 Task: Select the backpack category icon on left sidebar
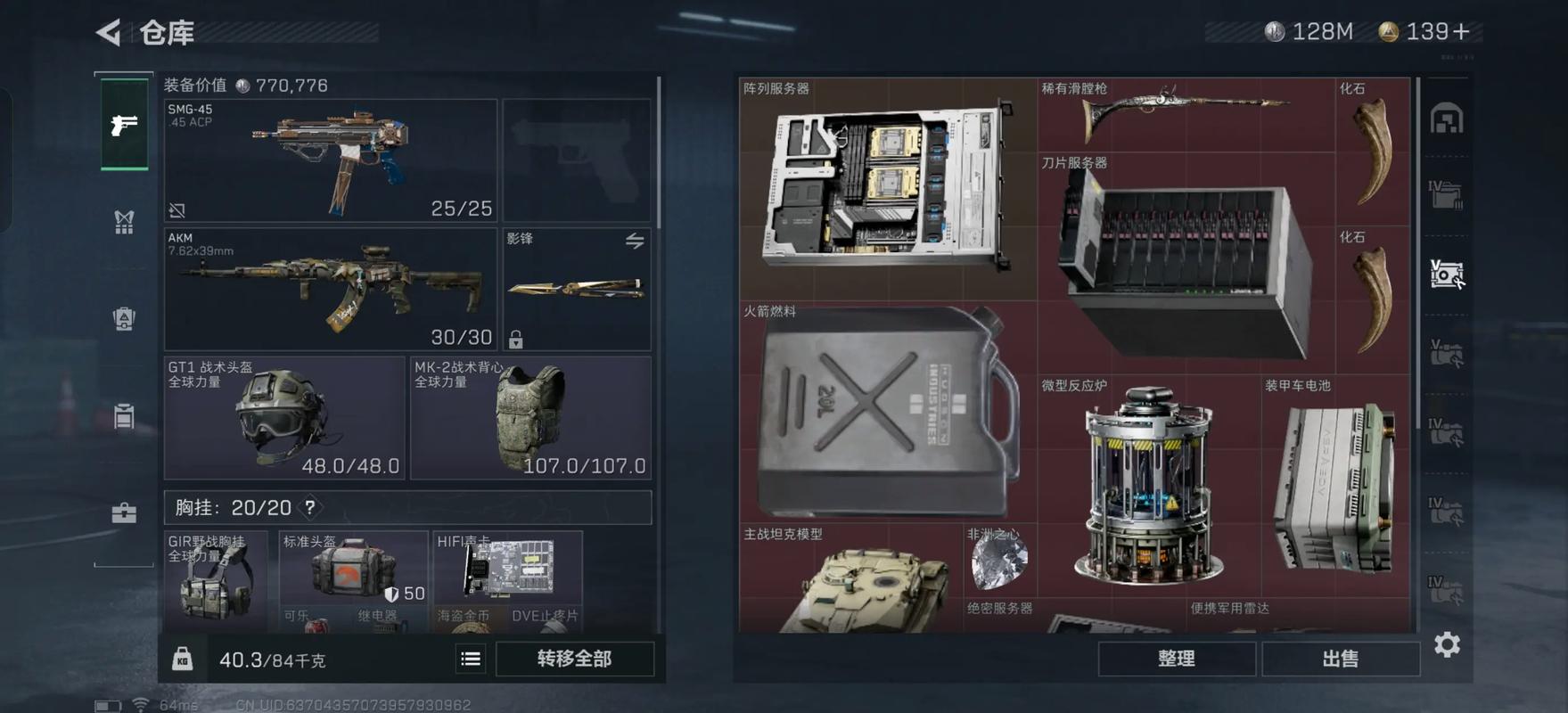123,319
